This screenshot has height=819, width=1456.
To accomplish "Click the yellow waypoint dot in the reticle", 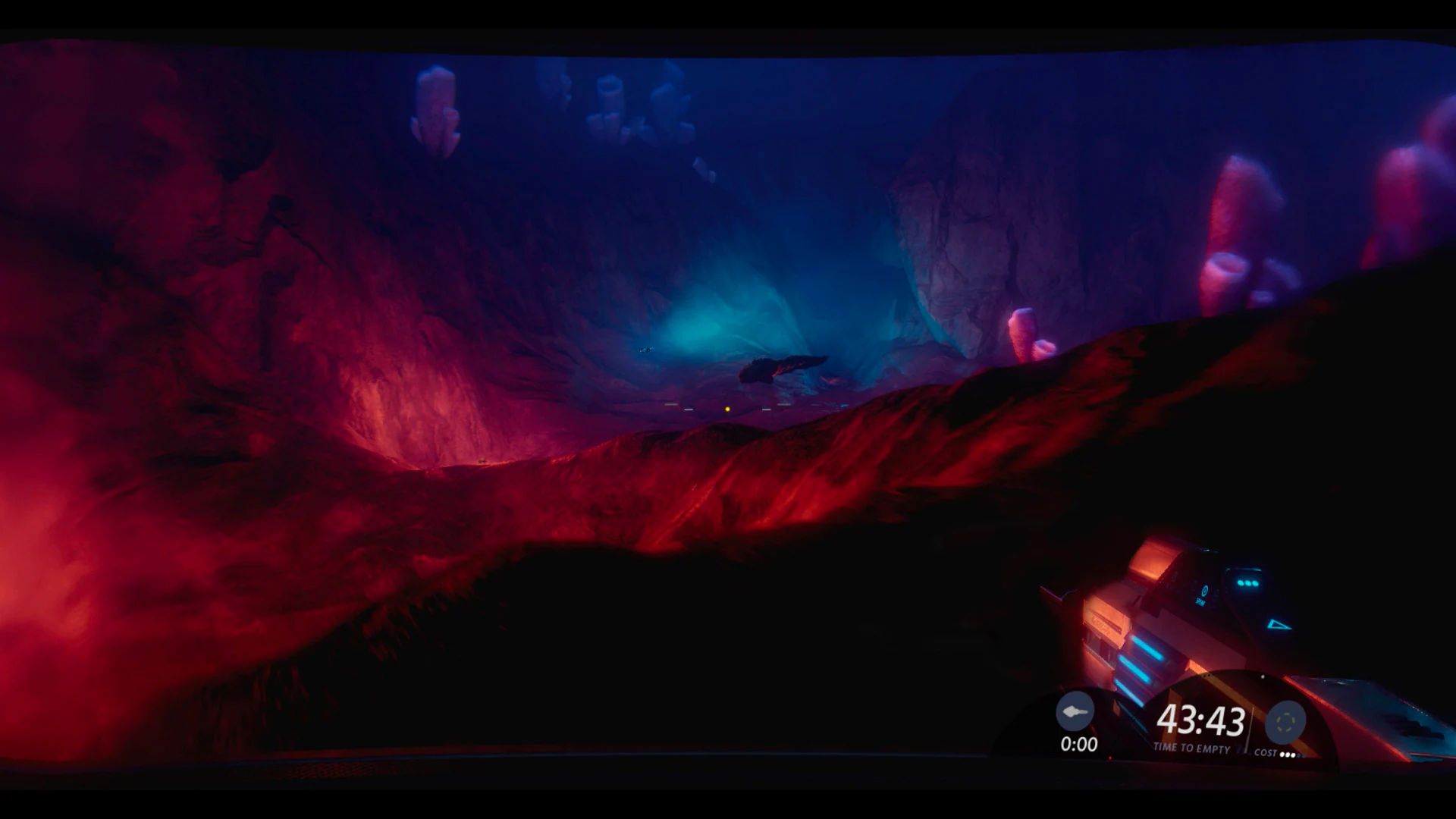I will click(x=727, y=409).
